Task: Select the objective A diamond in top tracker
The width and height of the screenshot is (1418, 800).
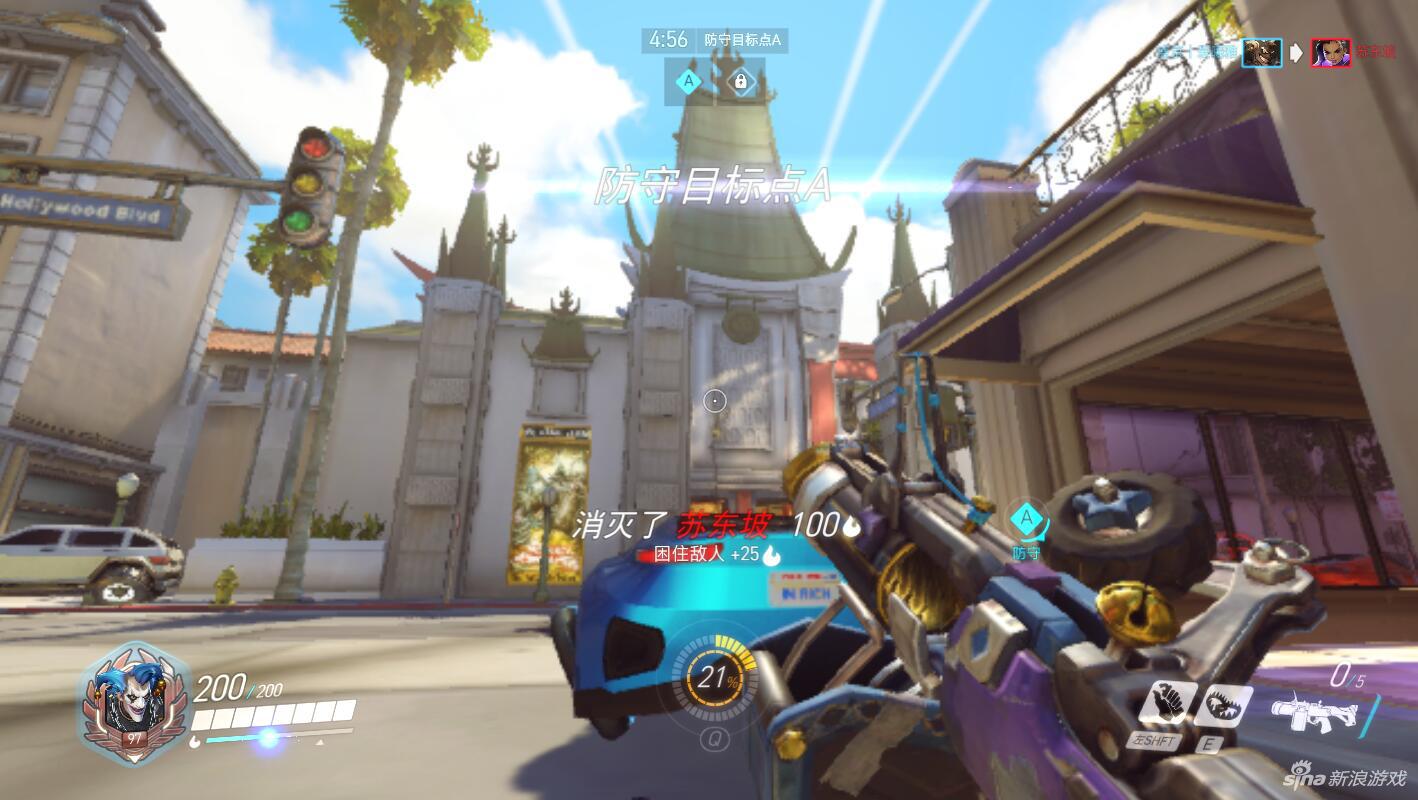Action: pos(688,81)
